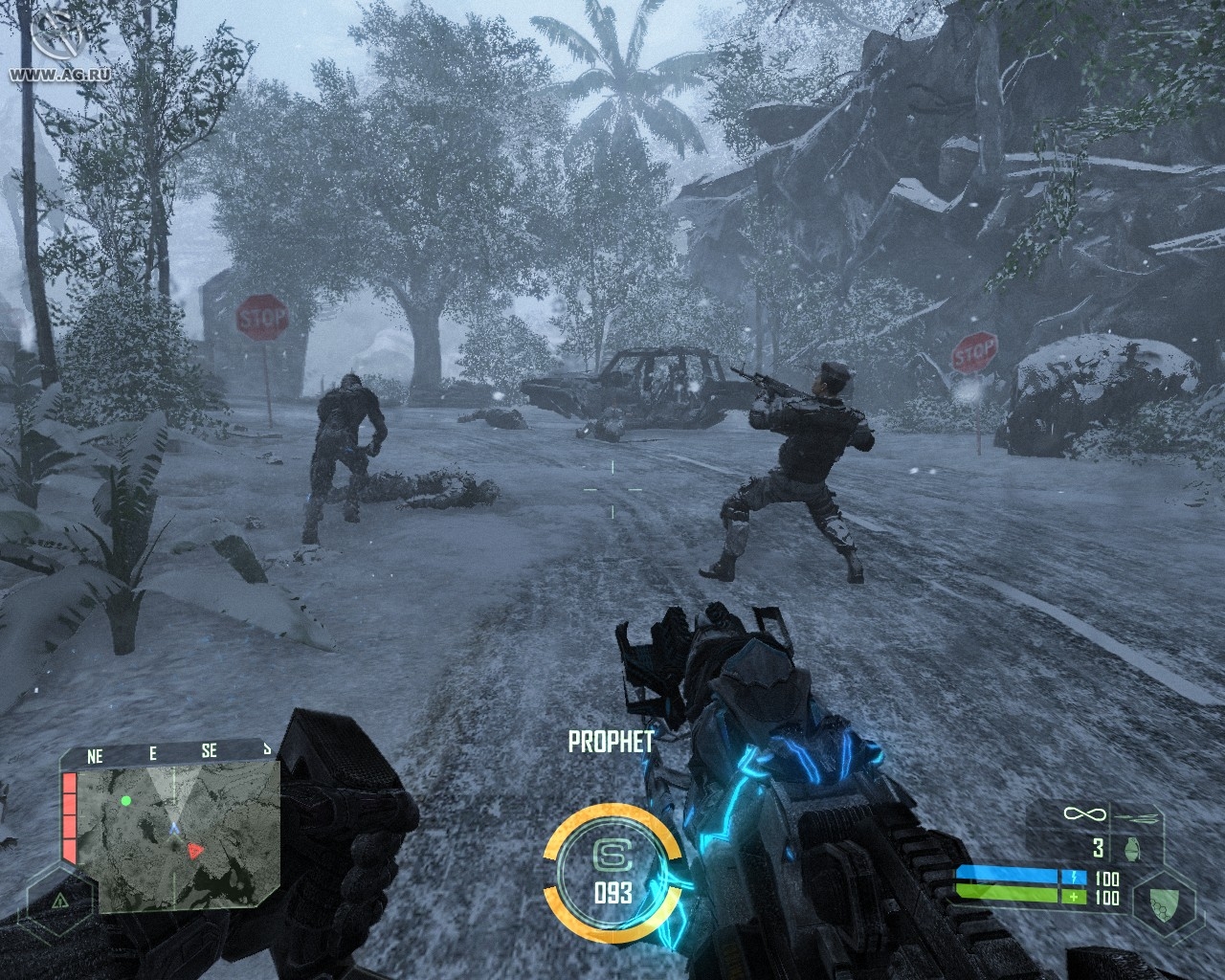Select the frag grenade icon

pos(1136,848)
